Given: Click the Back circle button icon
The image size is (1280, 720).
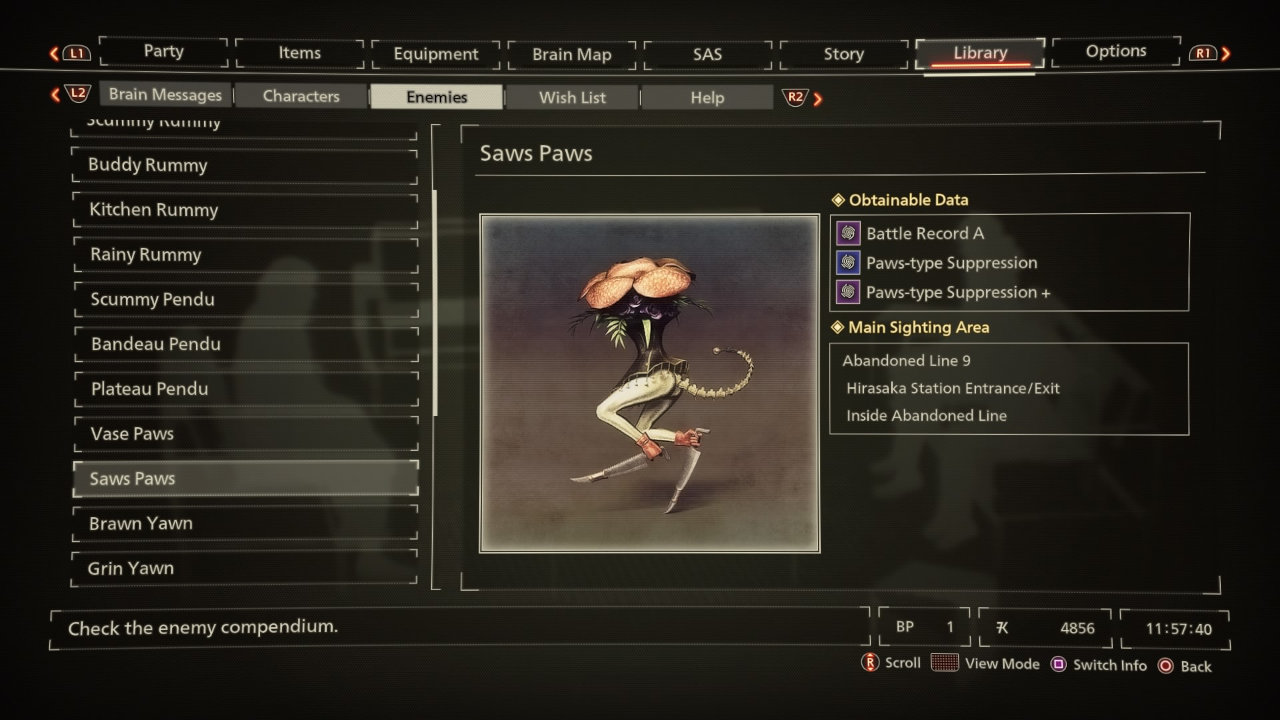Looking at the screenshot, I should click(1165, 664).
